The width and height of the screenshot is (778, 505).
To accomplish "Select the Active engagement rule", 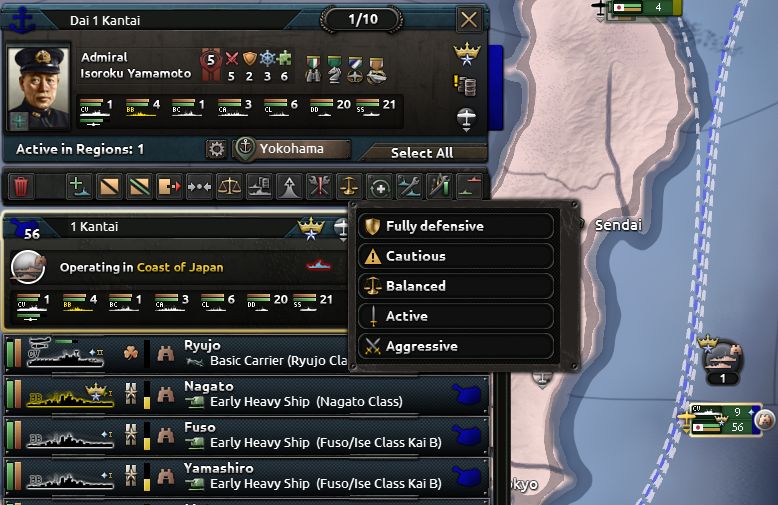I will [457, 316].
